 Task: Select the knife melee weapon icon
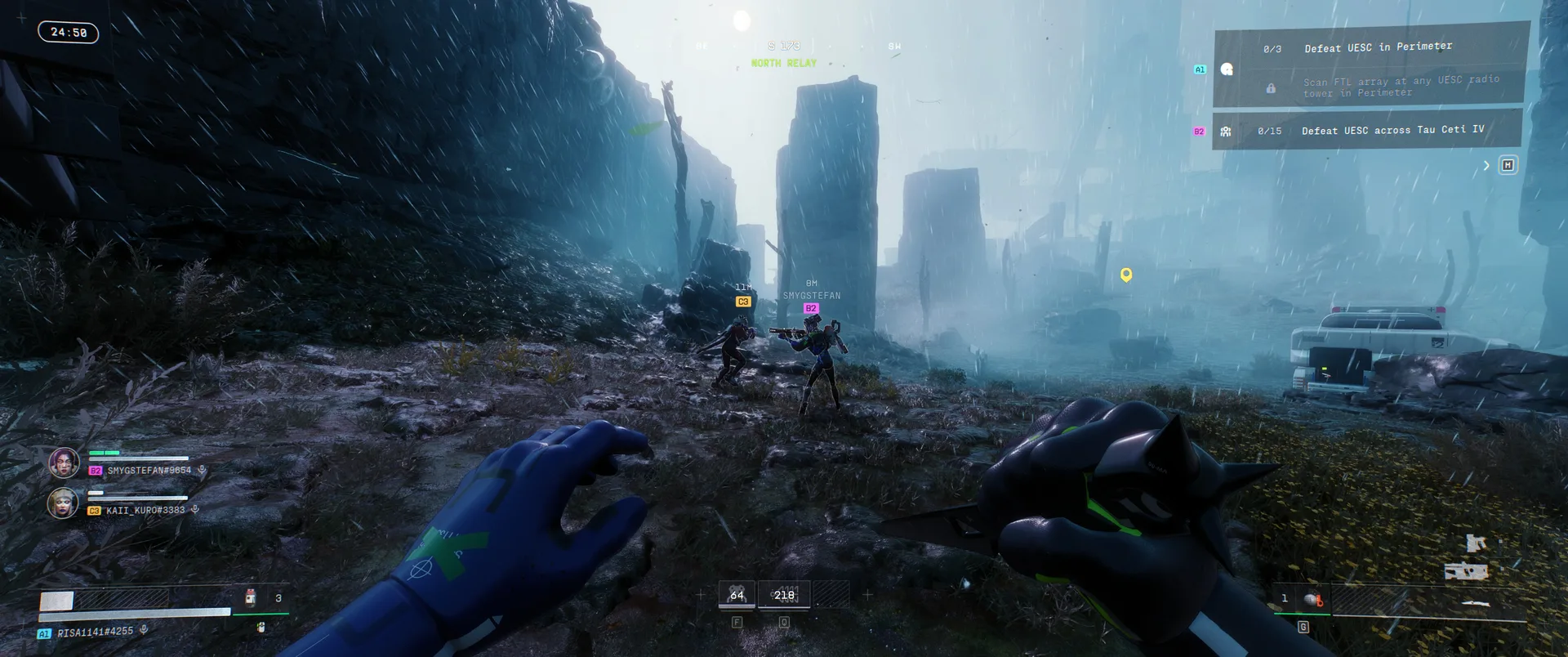click(x=1475, y=604)
